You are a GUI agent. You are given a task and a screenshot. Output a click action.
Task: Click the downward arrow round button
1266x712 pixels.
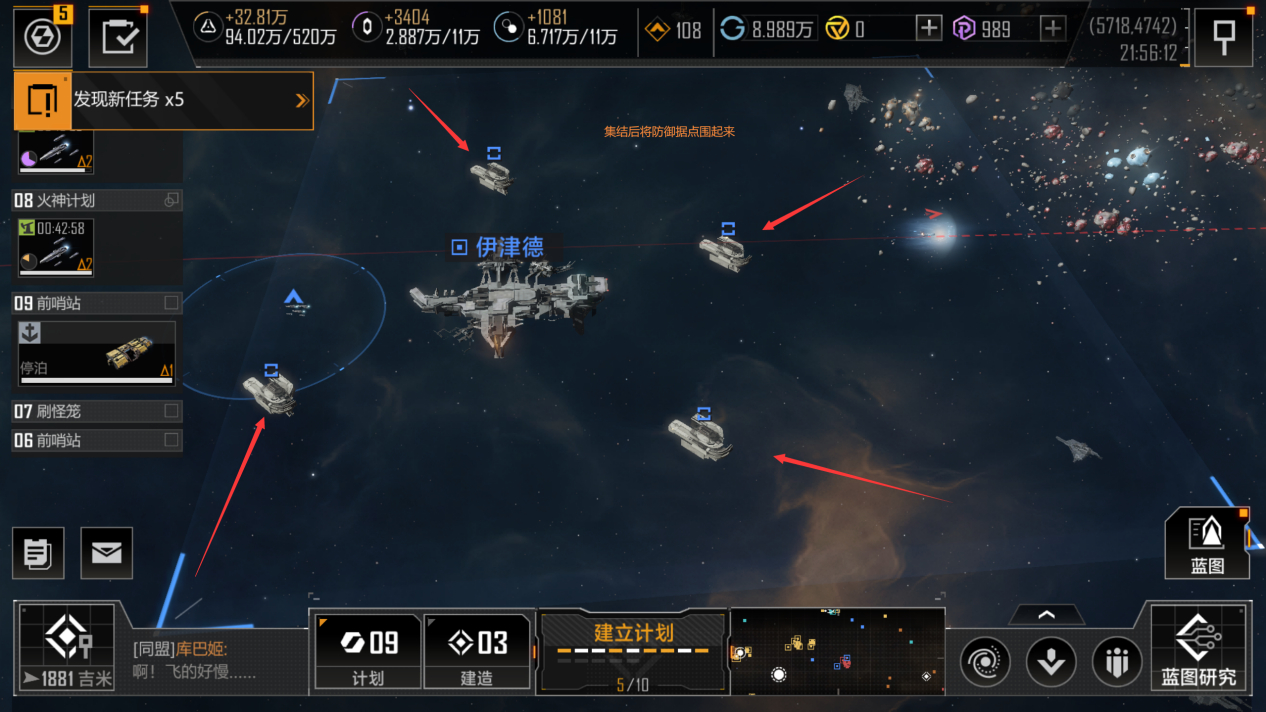coord(1051,662)
